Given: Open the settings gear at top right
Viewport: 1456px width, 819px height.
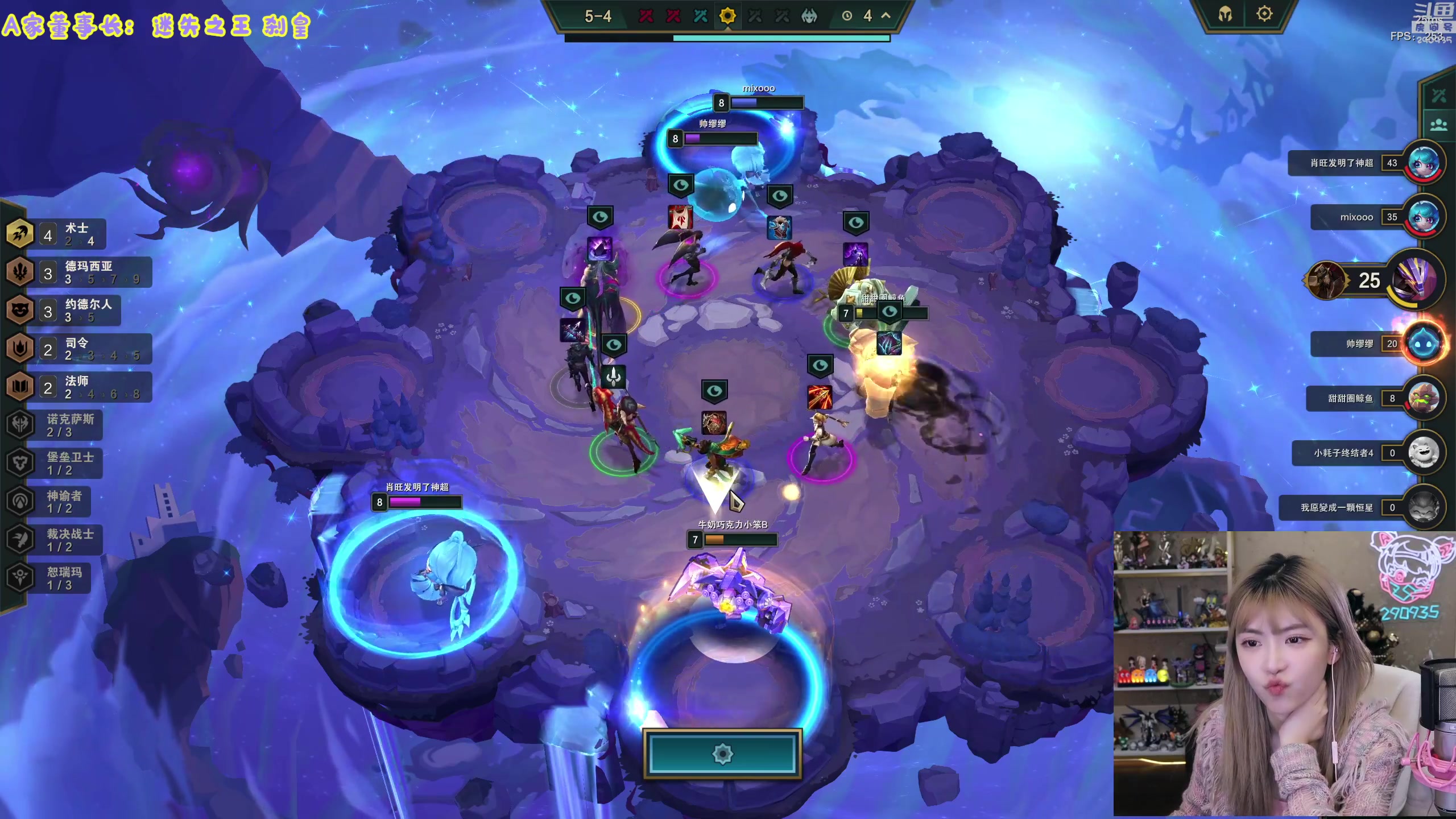Looking at the screenshot, I should (x=1264, y=14).
